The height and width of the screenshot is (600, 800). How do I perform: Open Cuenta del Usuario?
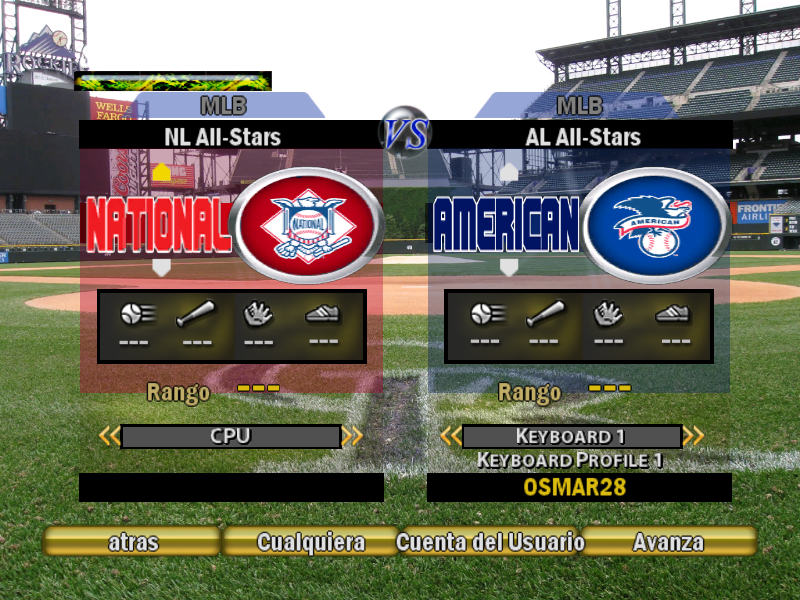490,542
